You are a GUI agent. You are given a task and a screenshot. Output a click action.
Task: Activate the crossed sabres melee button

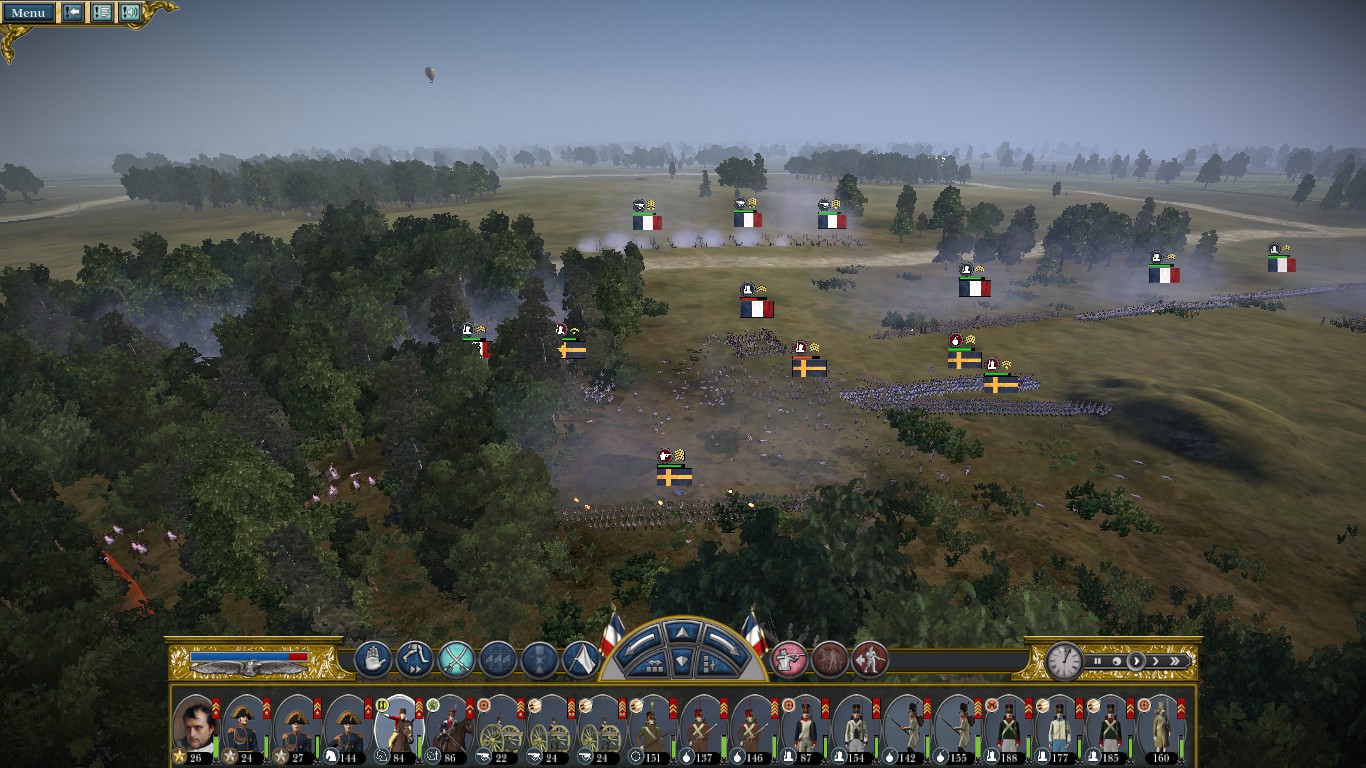point(456,659)
